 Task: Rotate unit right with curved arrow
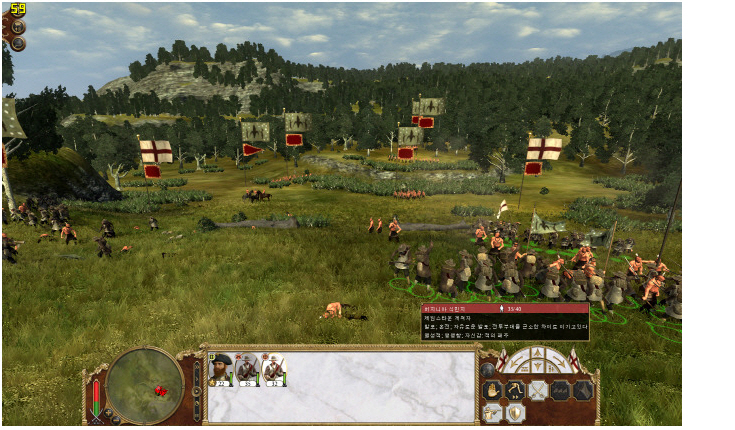pyautogui.click(x=559, y=361)
